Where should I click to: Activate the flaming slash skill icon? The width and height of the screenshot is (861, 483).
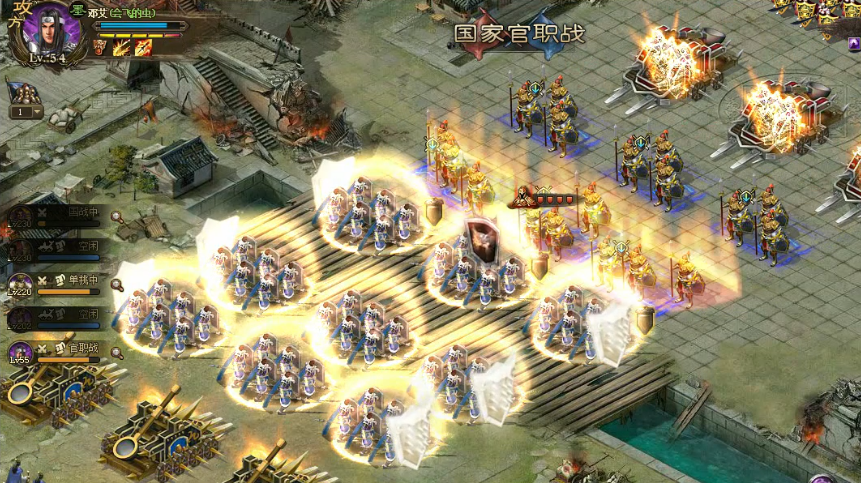[122, 47]
